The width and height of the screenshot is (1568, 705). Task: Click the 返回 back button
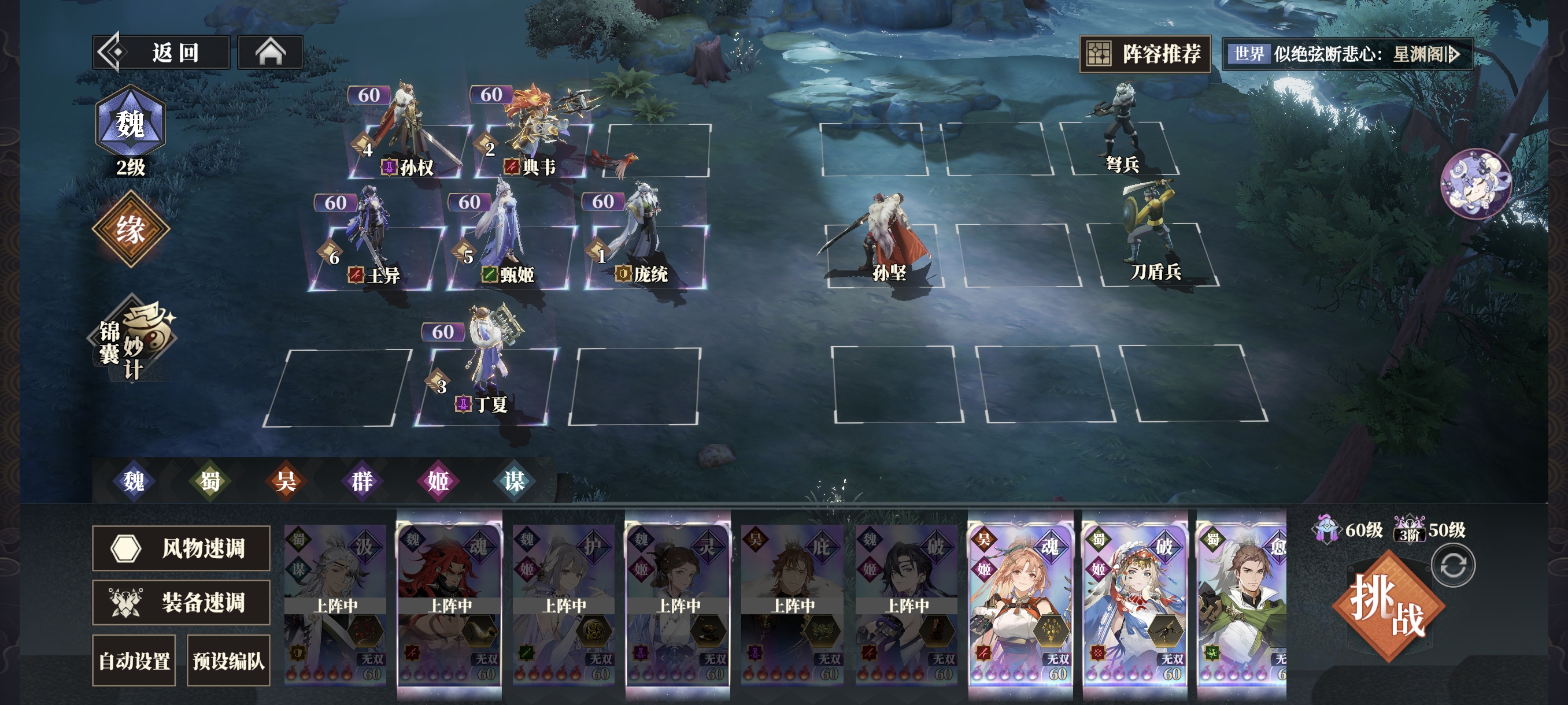point(162,53)
